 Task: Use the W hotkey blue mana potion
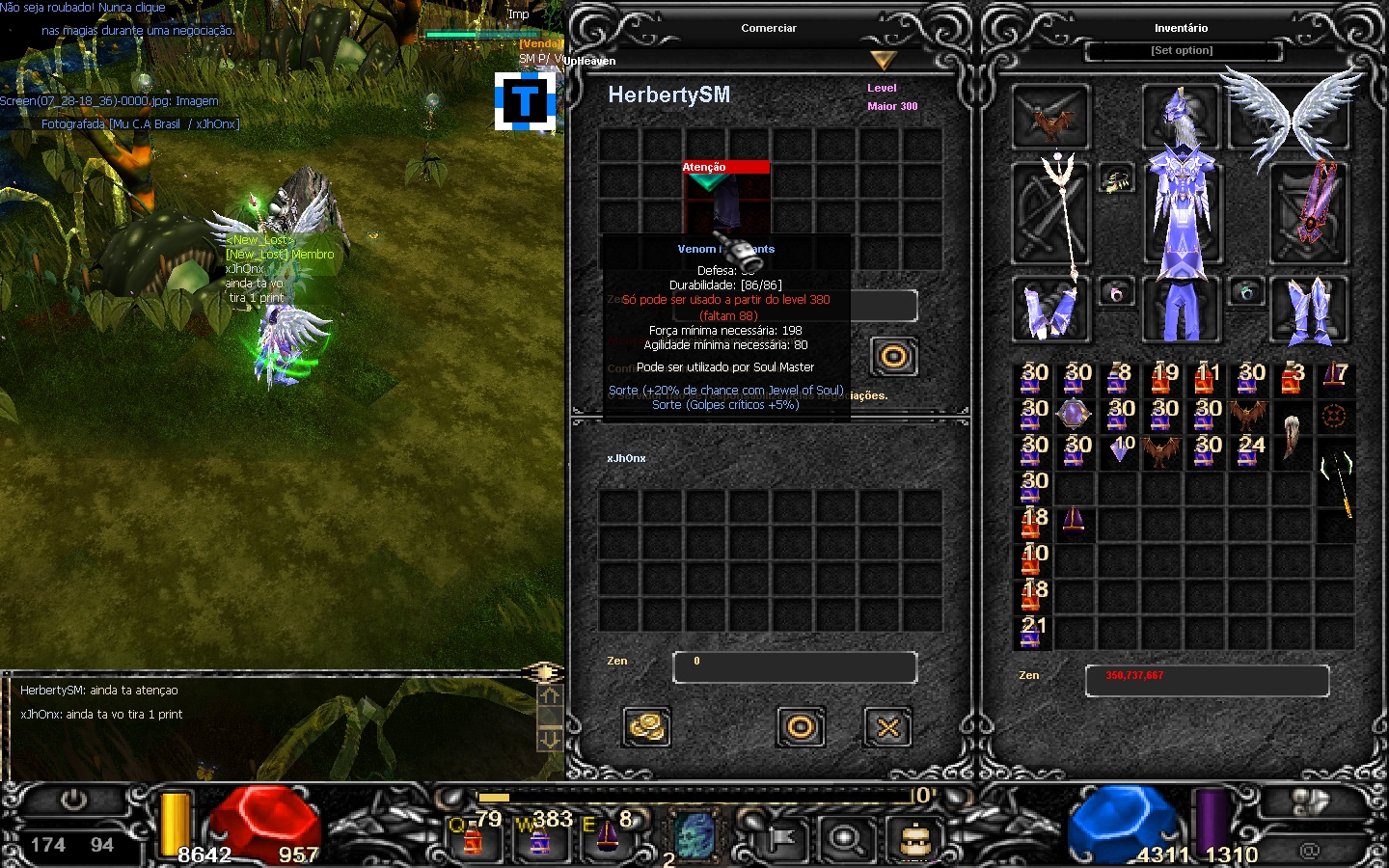click(540, 837)
